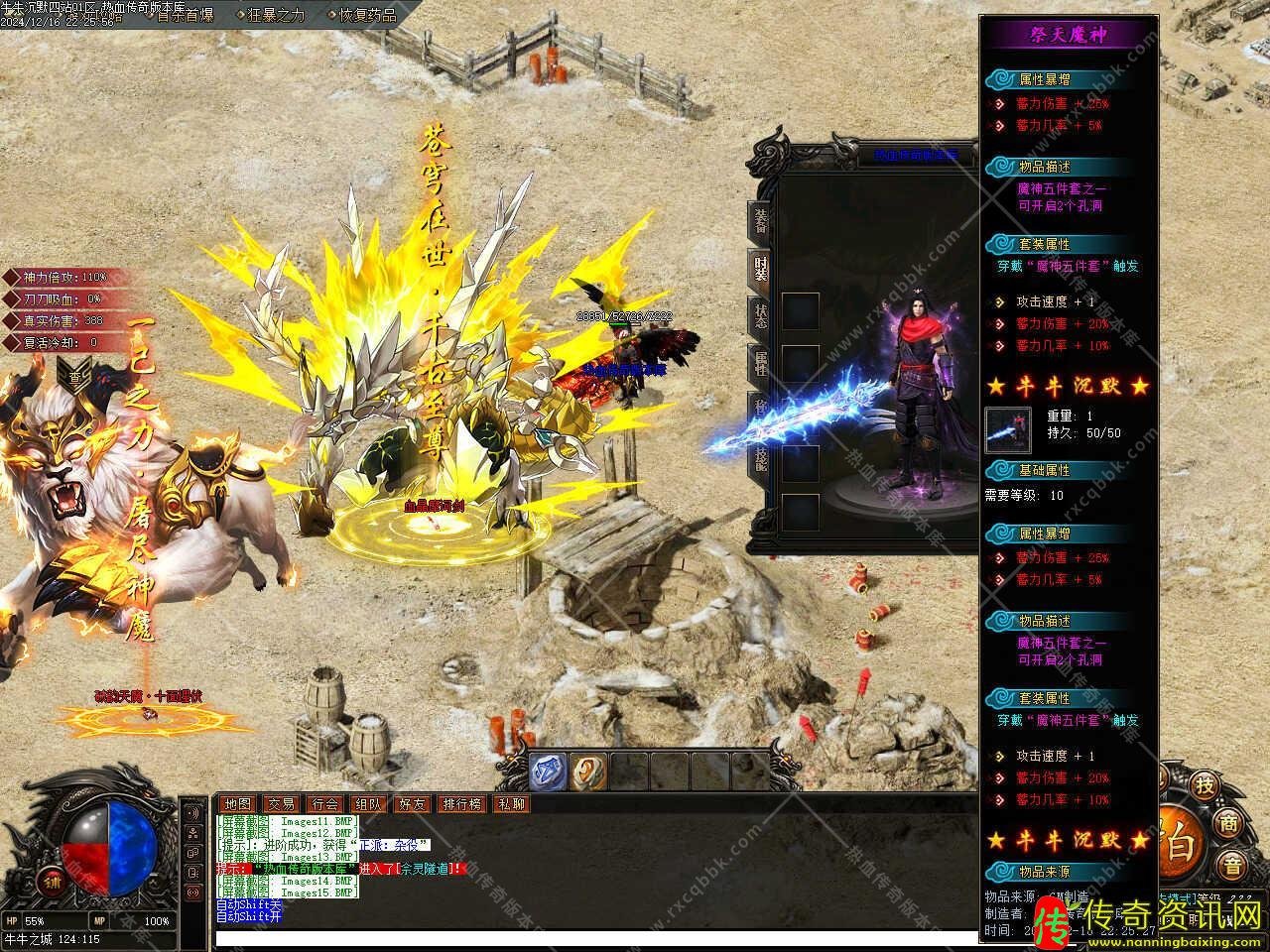Show the 排行榜 ranking board
The height and width of the screenshot is (952, 1270).
click(x=462, y=804)
